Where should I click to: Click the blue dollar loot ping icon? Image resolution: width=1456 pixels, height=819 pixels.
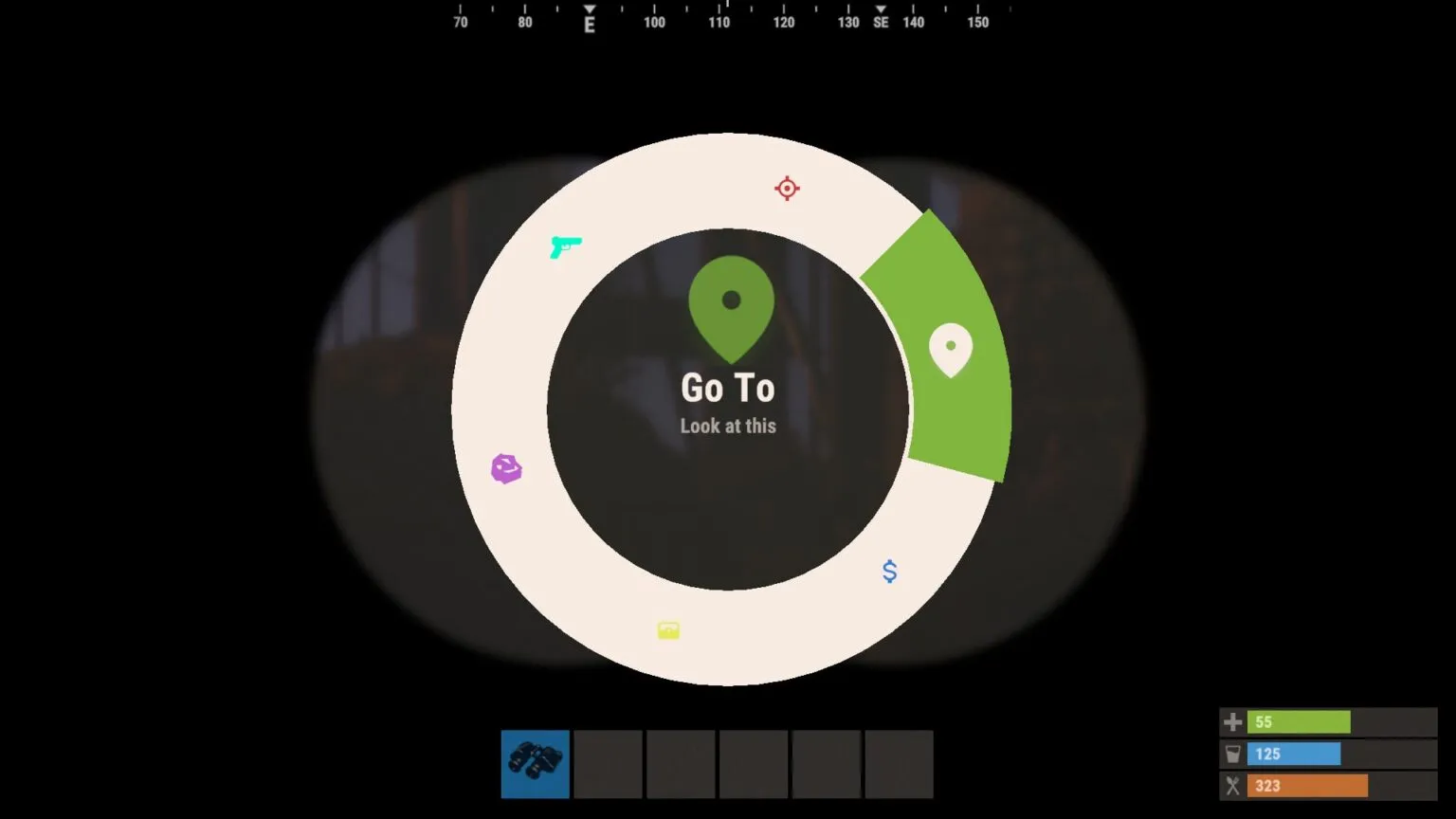click(x=889, y=572)
